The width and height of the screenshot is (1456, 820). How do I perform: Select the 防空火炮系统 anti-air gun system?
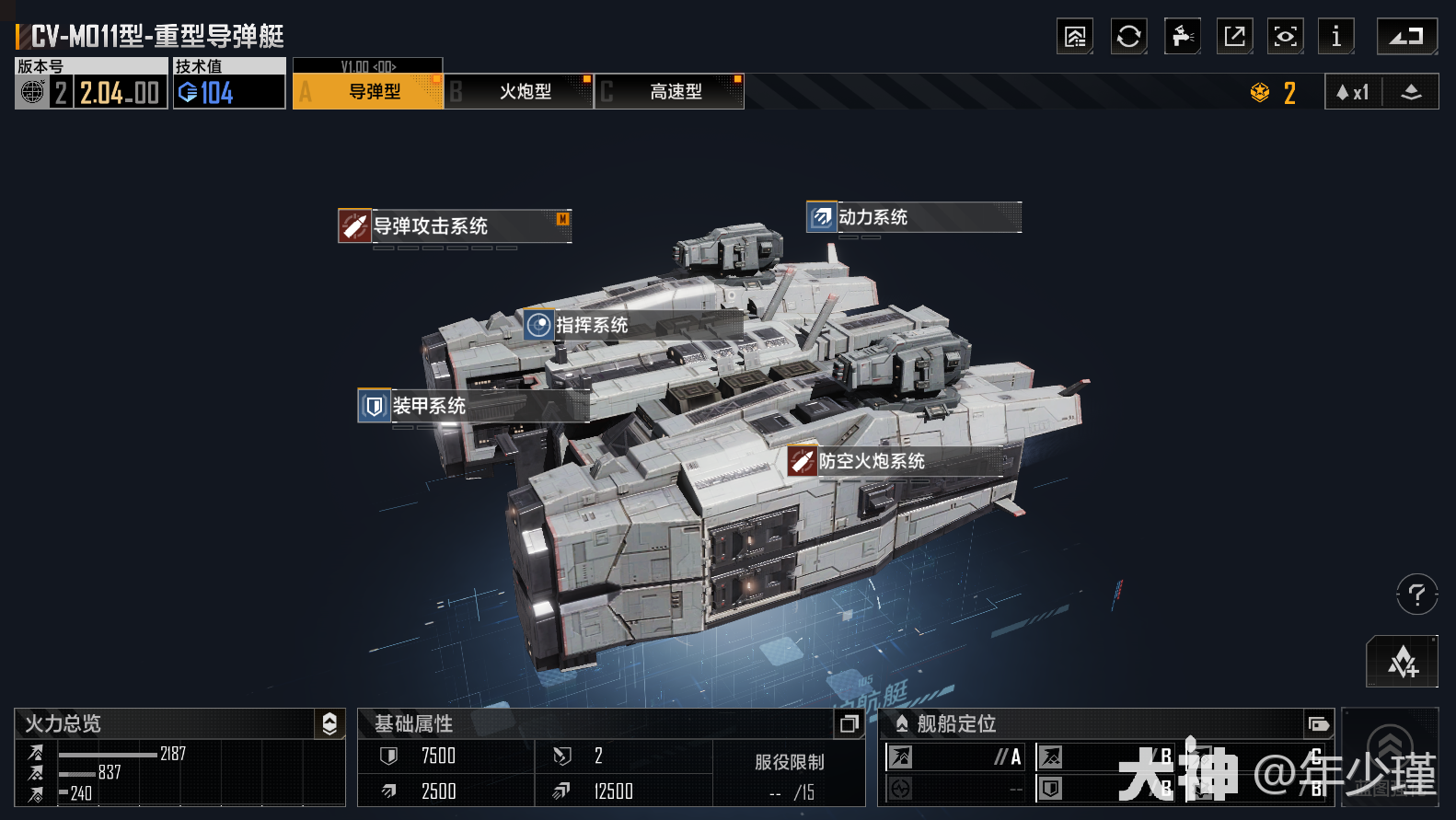click(x=803, y=461)
